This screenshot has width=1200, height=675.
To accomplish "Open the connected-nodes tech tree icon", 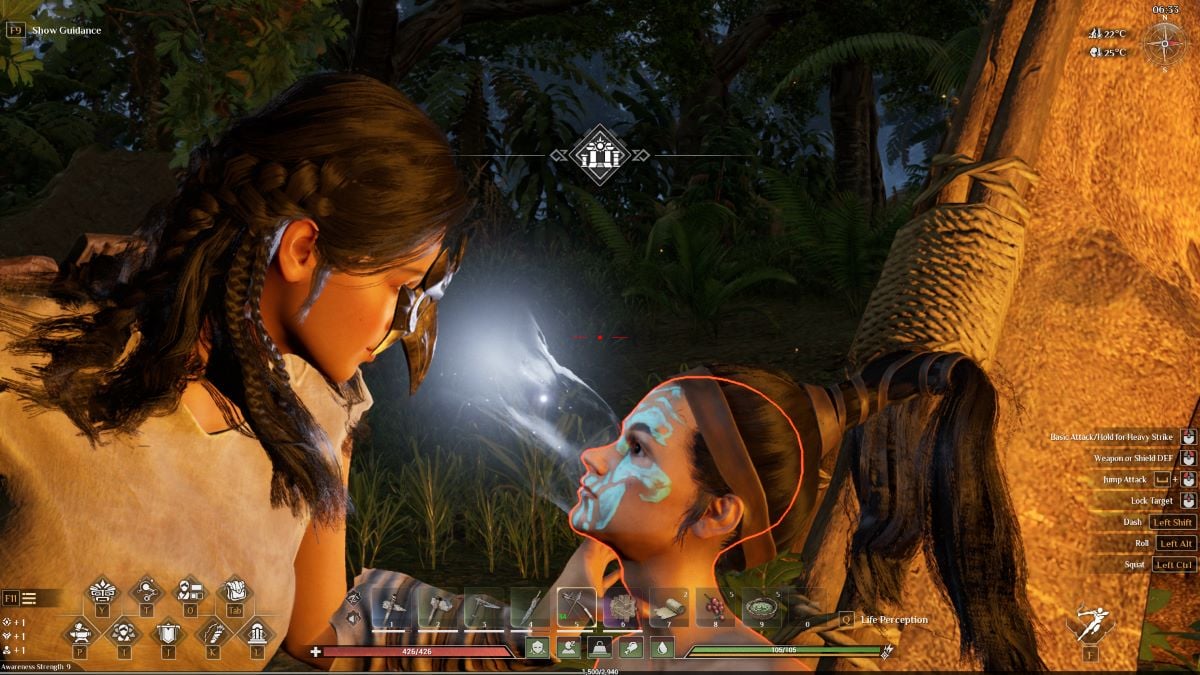I will pos(146,590).
